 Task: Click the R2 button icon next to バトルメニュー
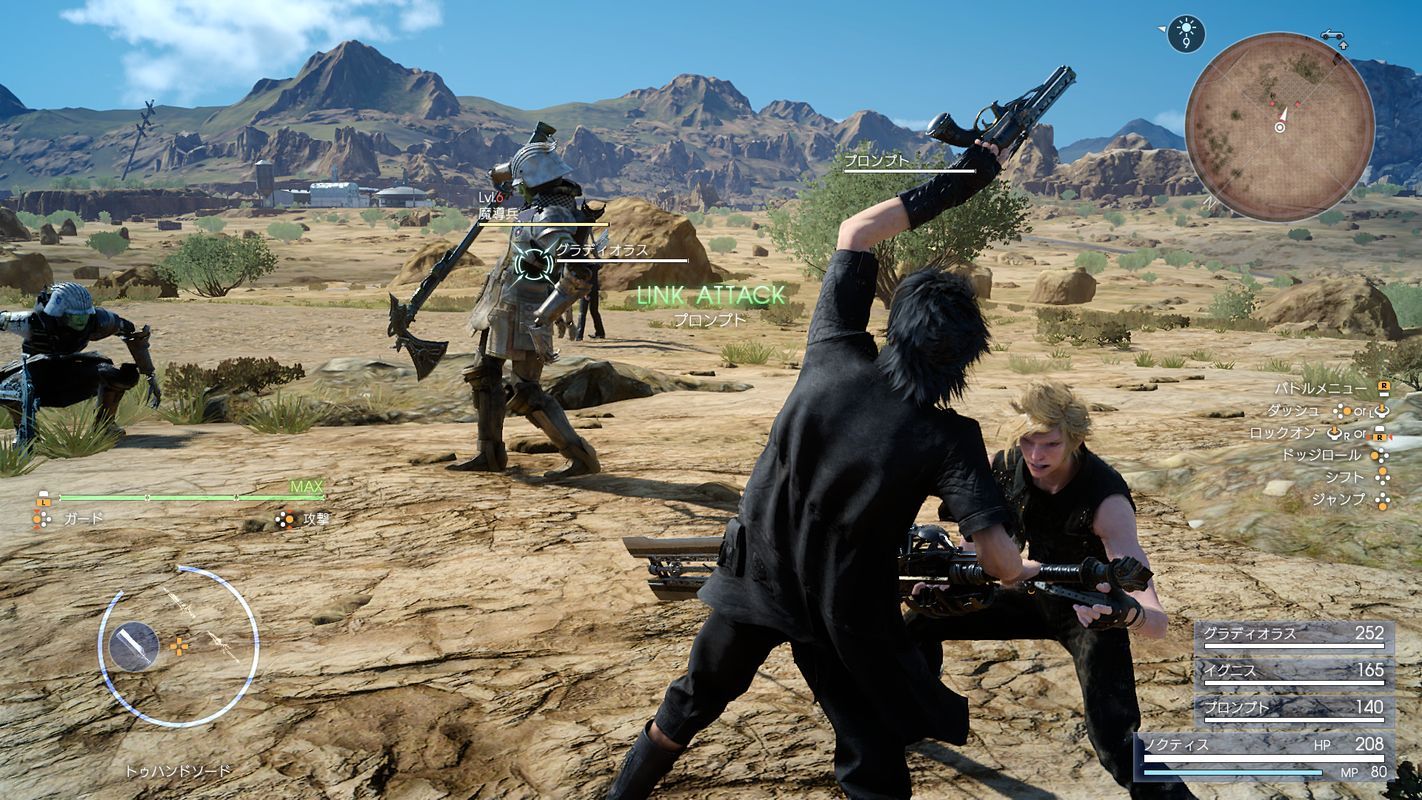pyautogui.click(x=1386, y=388)
